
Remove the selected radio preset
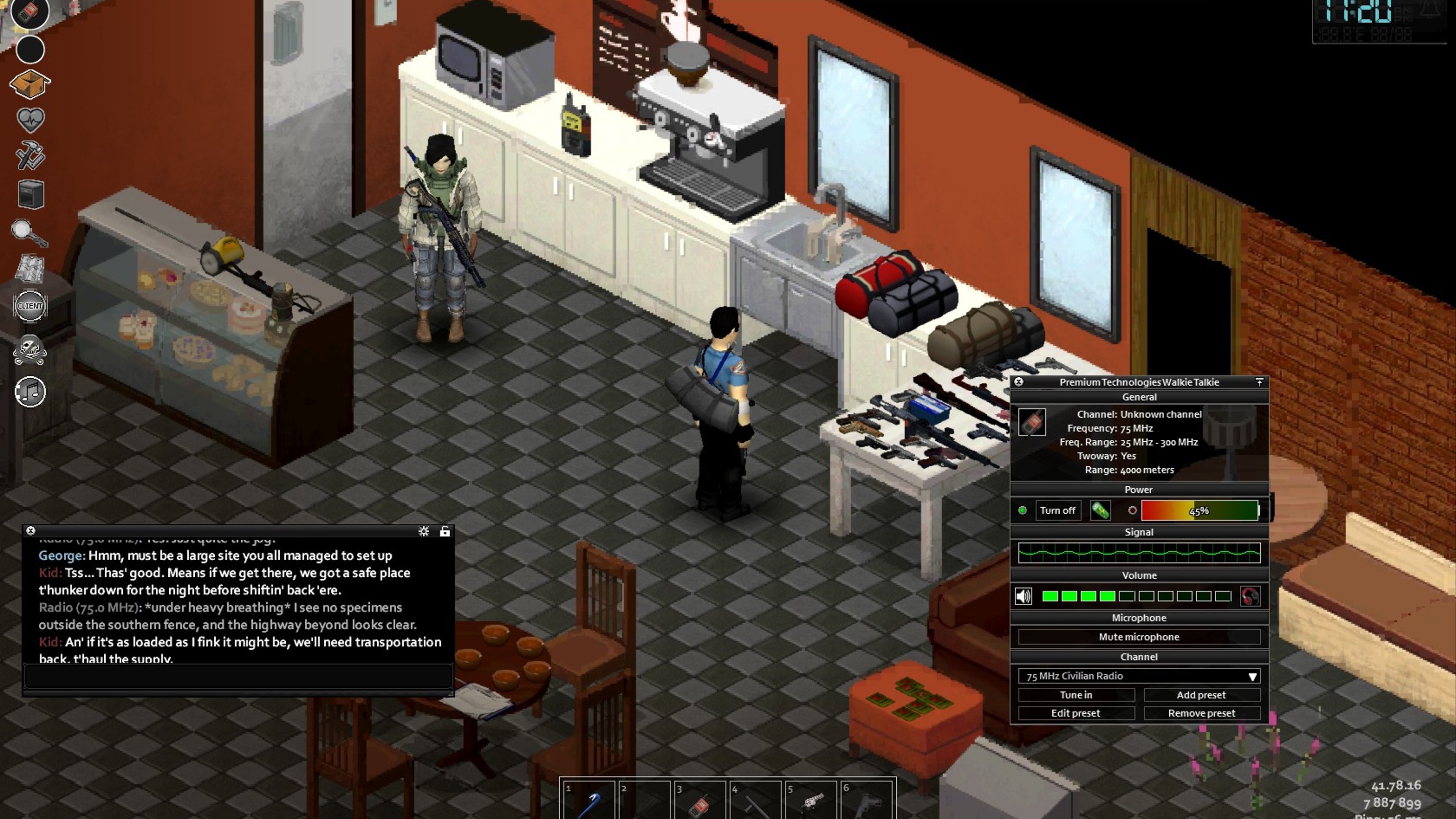[1201, 713]
